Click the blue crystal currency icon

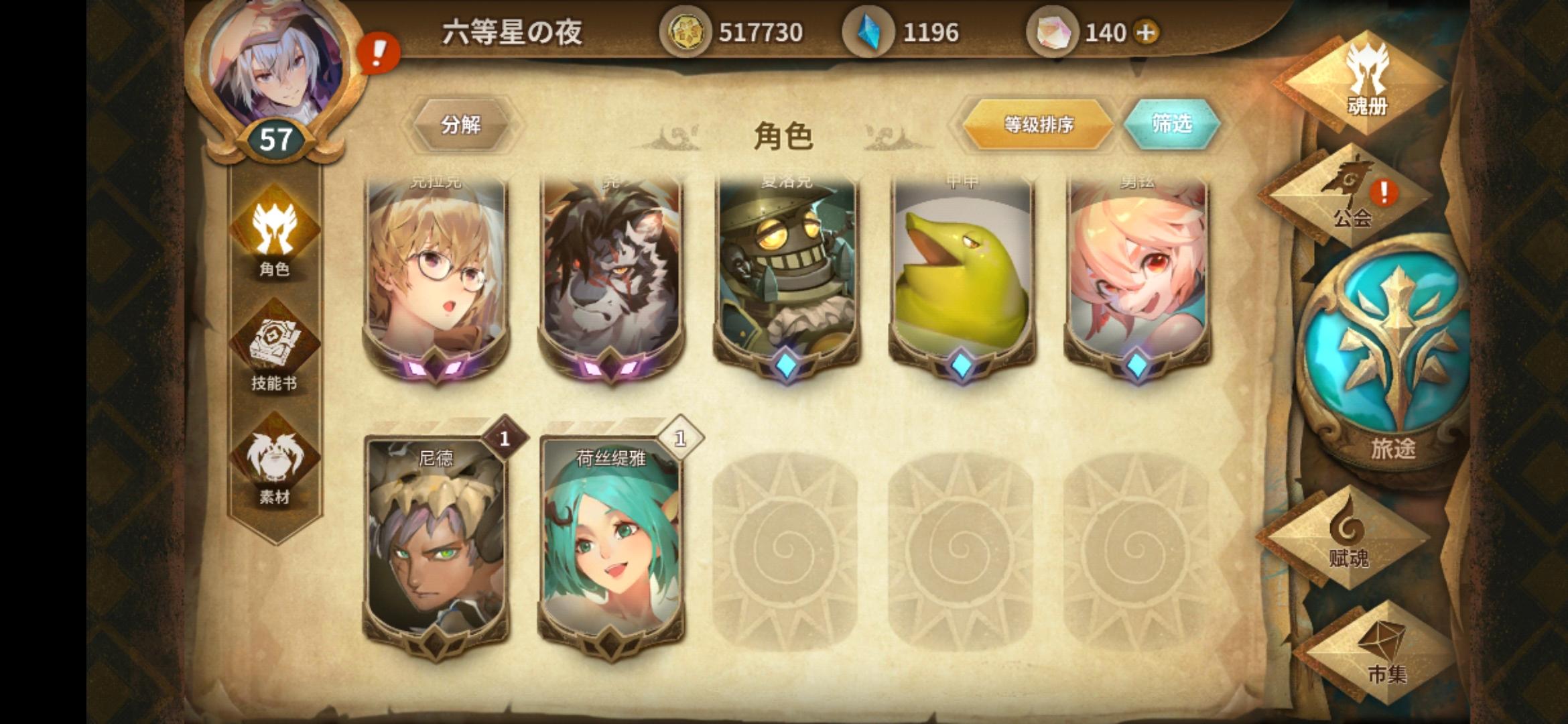[x=867, y=30]
